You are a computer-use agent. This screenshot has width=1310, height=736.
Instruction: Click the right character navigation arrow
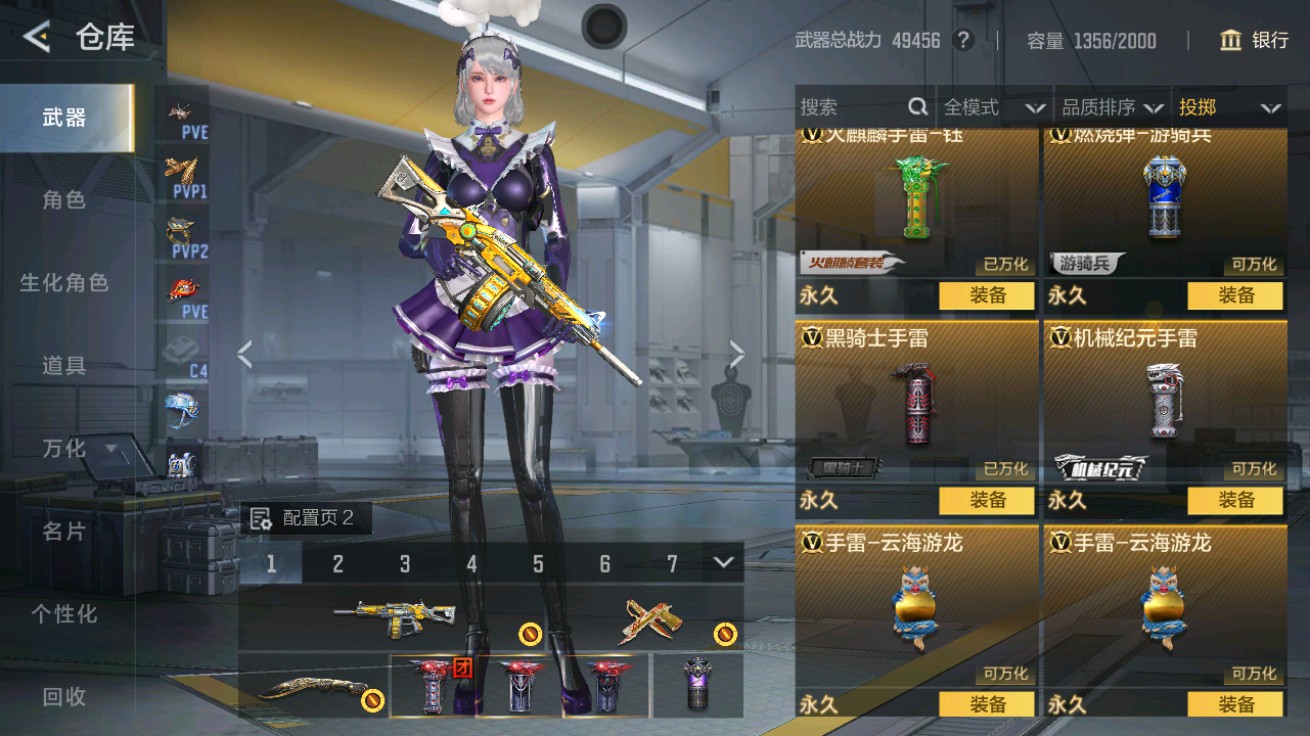tap(737, 355)
